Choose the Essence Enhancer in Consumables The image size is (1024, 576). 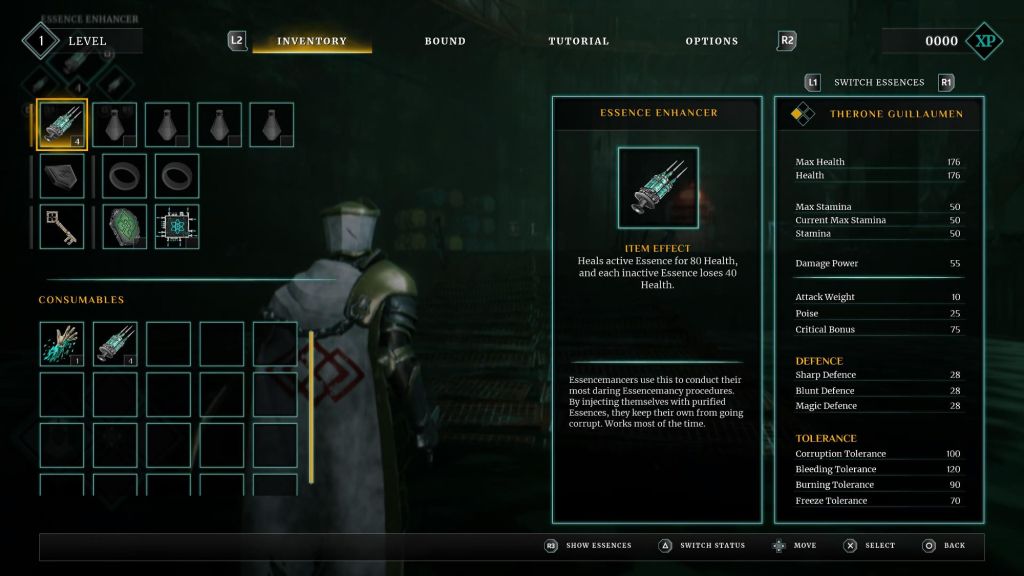115,343
